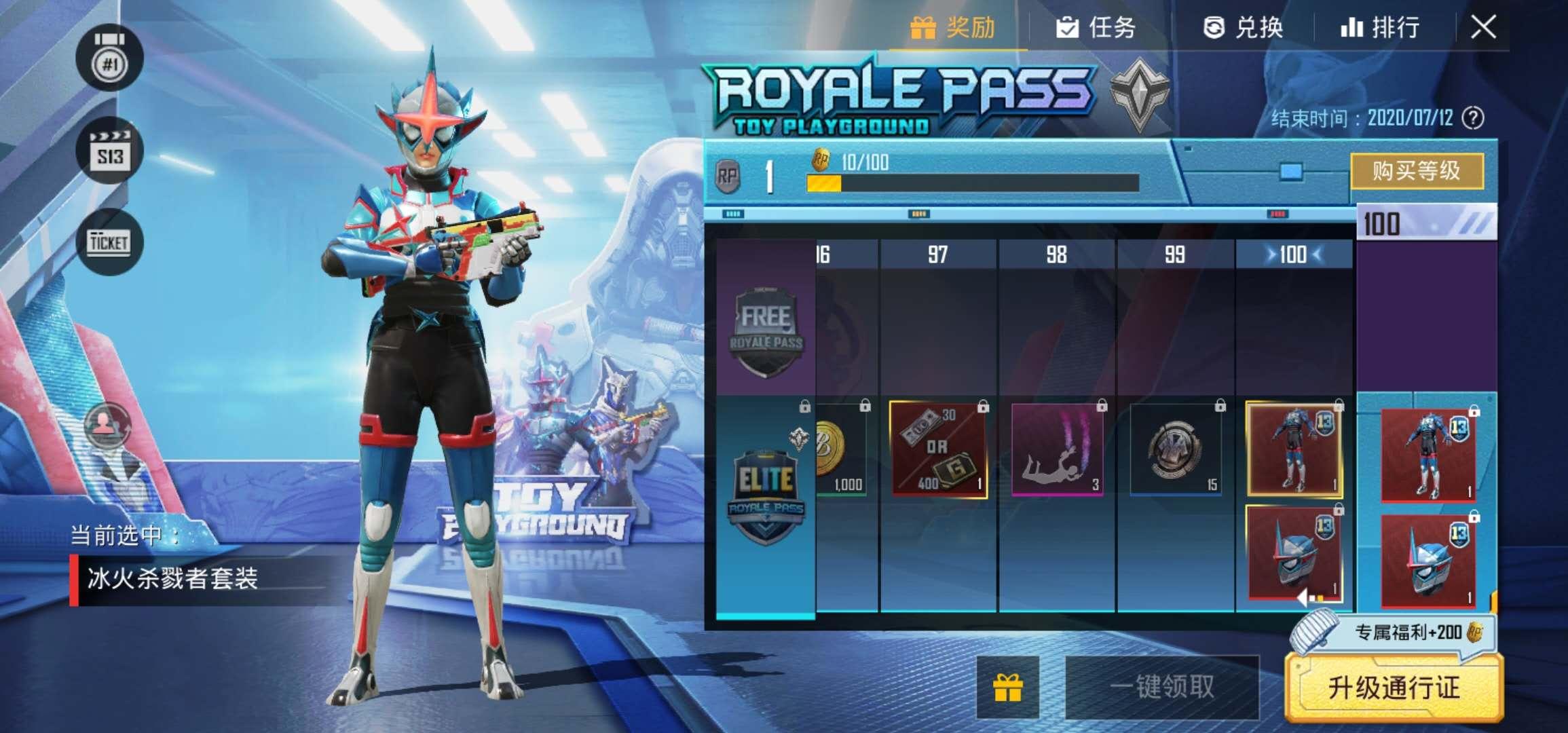Viewport: 1568px width, 733px height.
Task: Select the level 97 UC or G reward
Action: coord(937,449)
